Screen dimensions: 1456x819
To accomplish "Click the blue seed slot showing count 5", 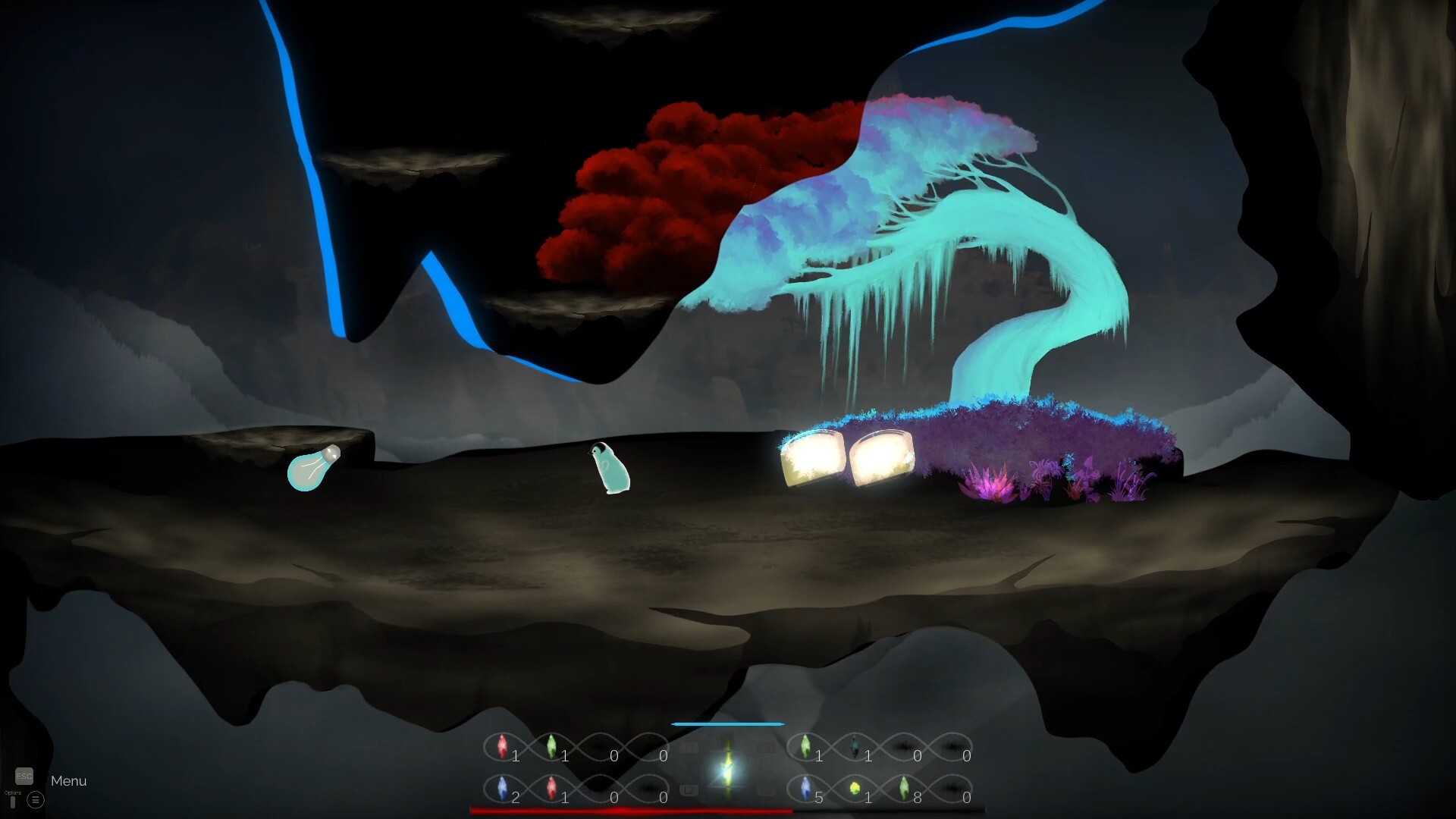I will point(805,789).
